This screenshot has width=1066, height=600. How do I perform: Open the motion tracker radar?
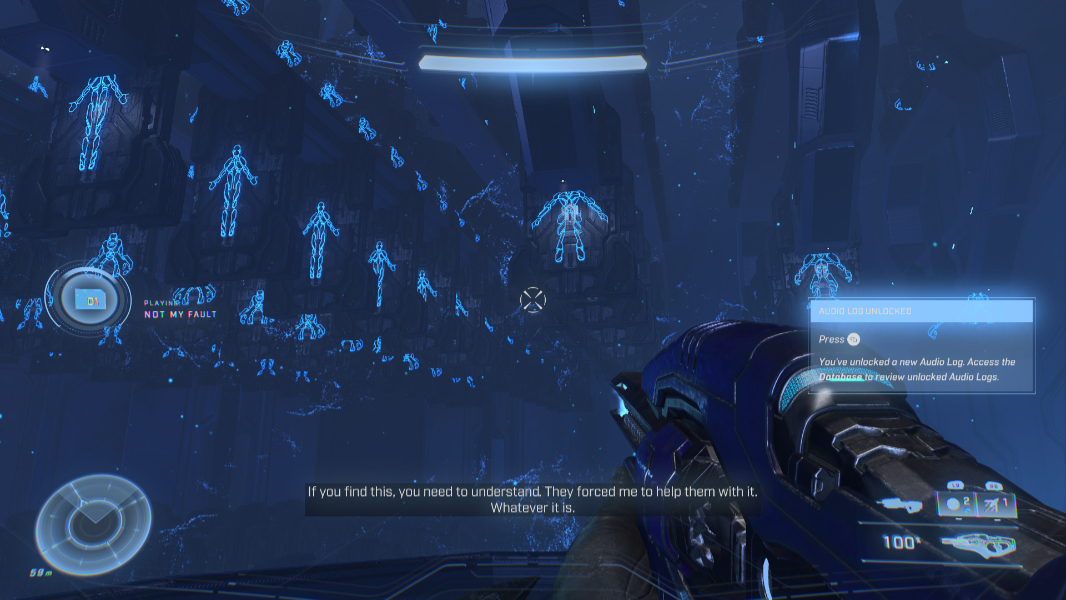[94, 524]
